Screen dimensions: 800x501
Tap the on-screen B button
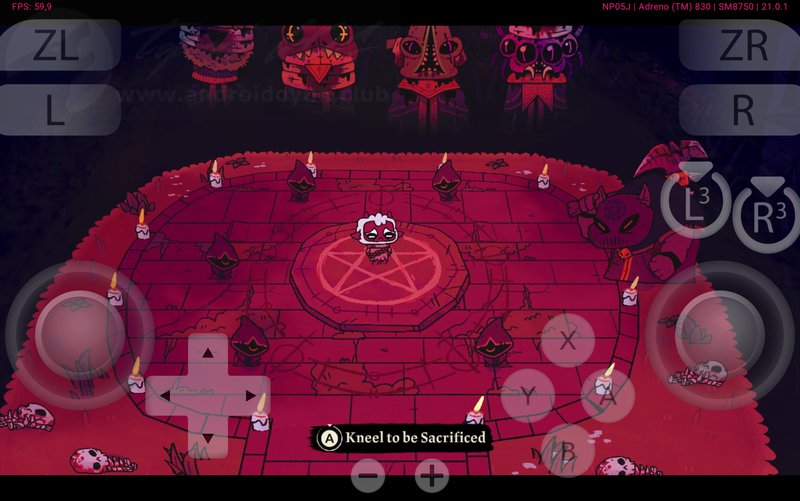567,451
